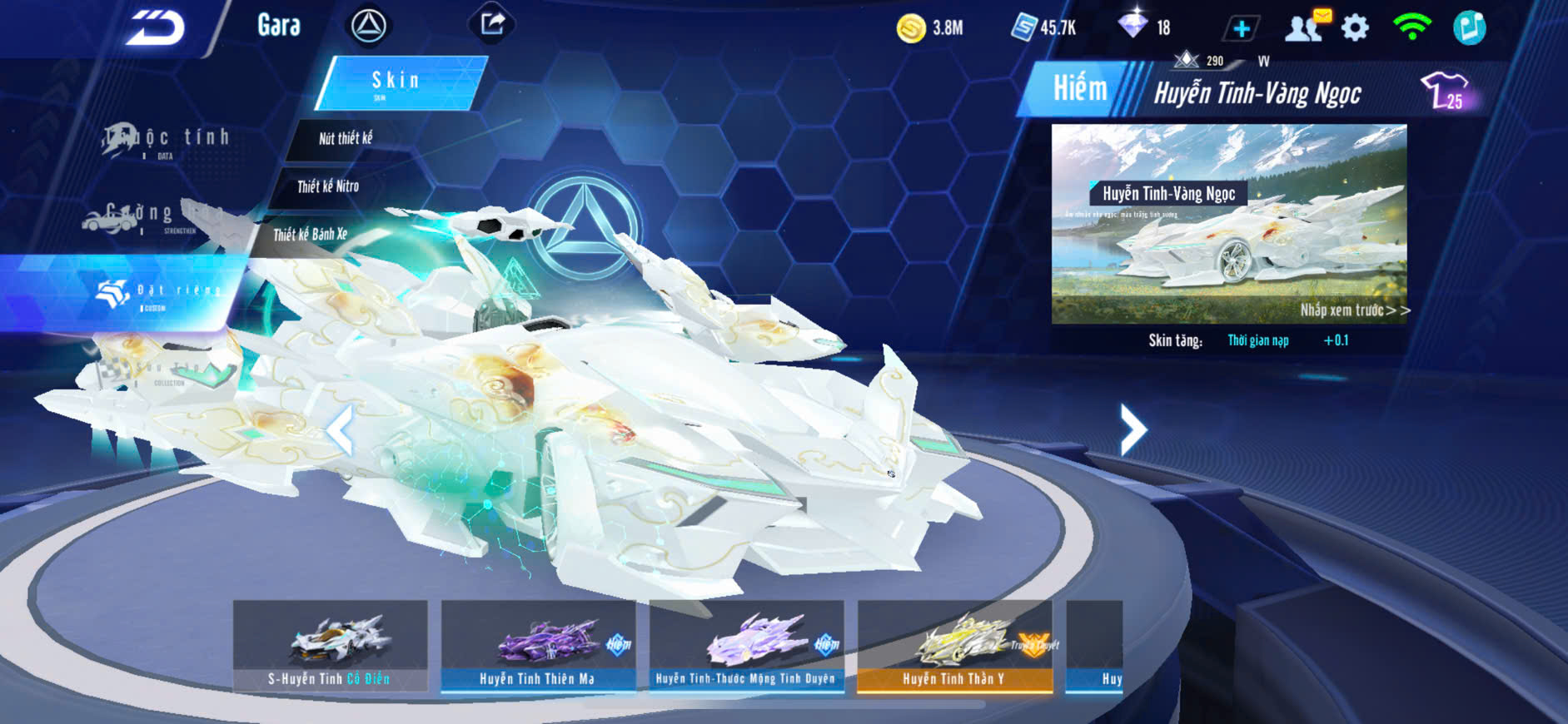
Task: Select the Skin tab
Action: pos(399,82)
